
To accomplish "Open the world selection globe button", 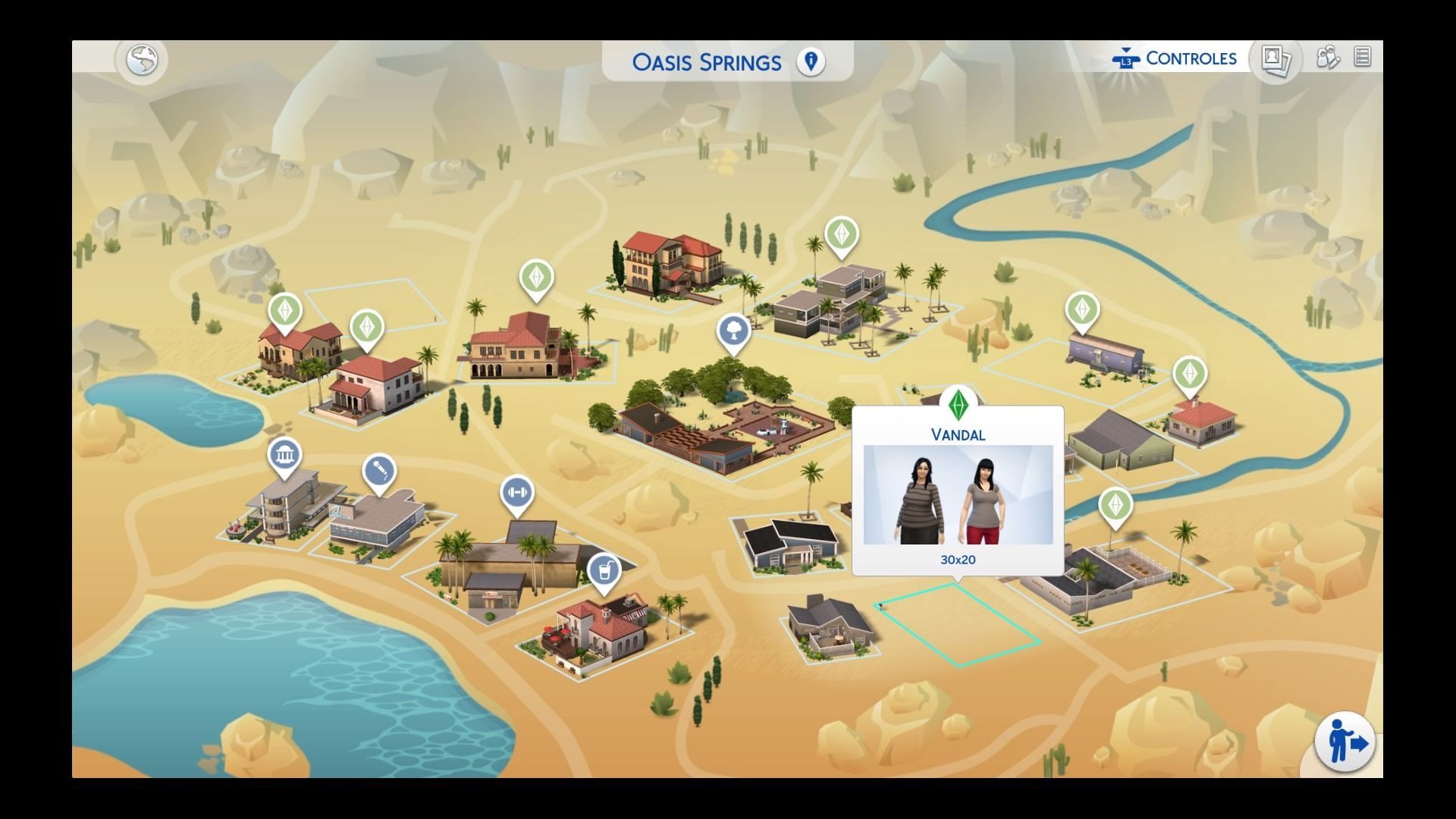I will click(x=142, y=60).
